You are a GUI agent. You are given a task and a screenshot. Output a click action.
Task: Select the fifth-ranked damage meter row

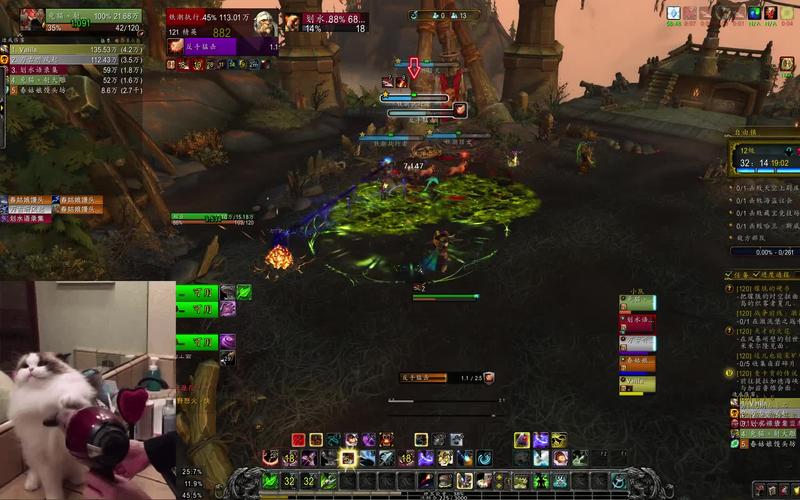(x=70, y=90)
